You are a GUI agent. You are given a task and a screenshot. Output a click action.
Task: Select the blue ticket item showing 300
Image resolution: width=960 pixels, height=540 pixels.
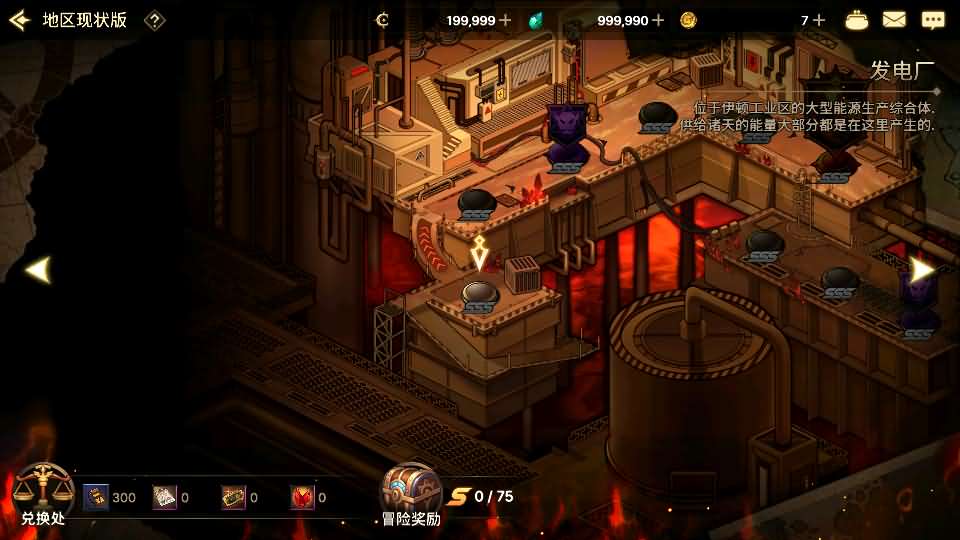[x=96, y=497]
